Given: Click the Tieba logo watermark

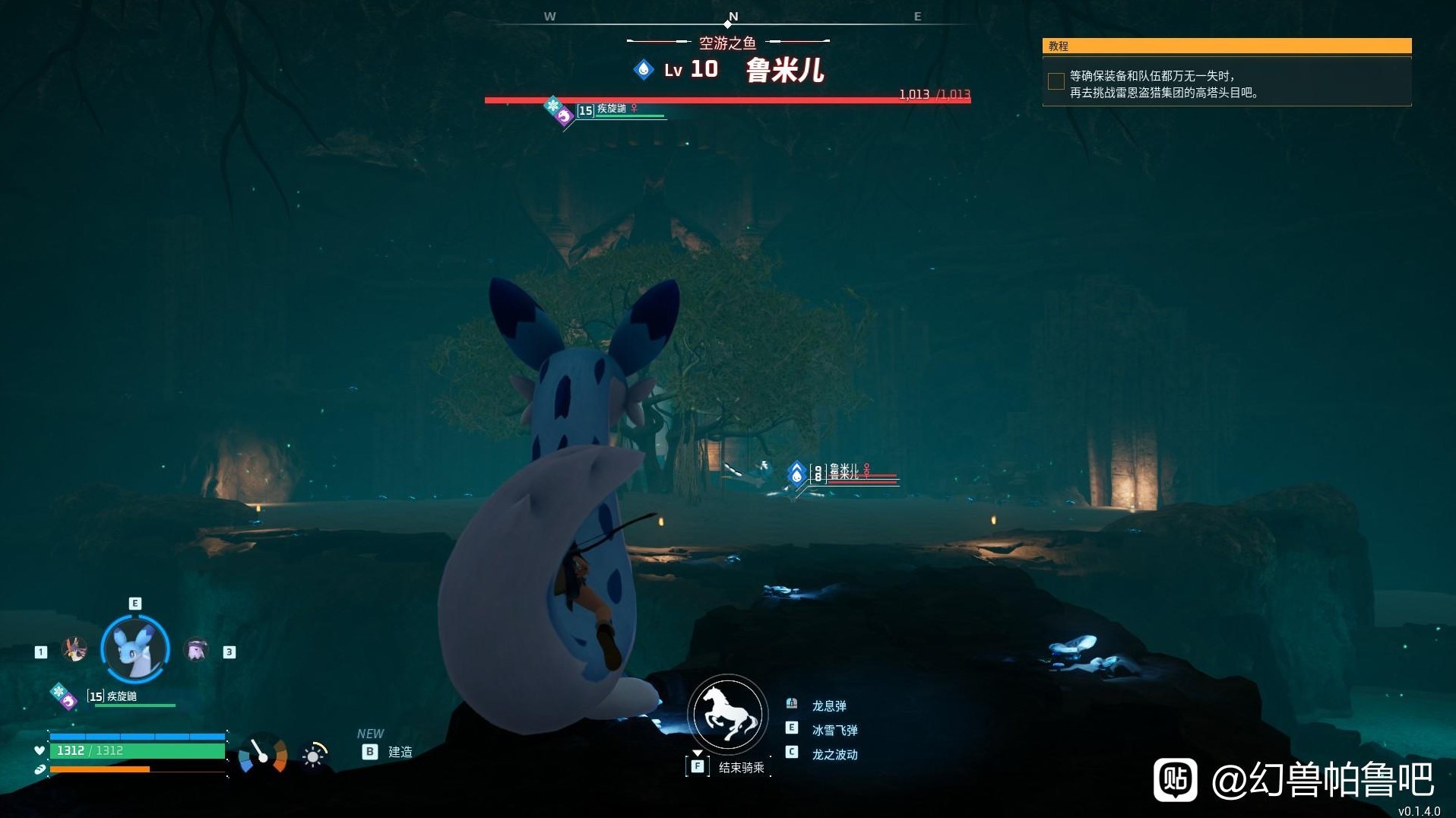Looking at the screenshot, I should click(1175, 779).
